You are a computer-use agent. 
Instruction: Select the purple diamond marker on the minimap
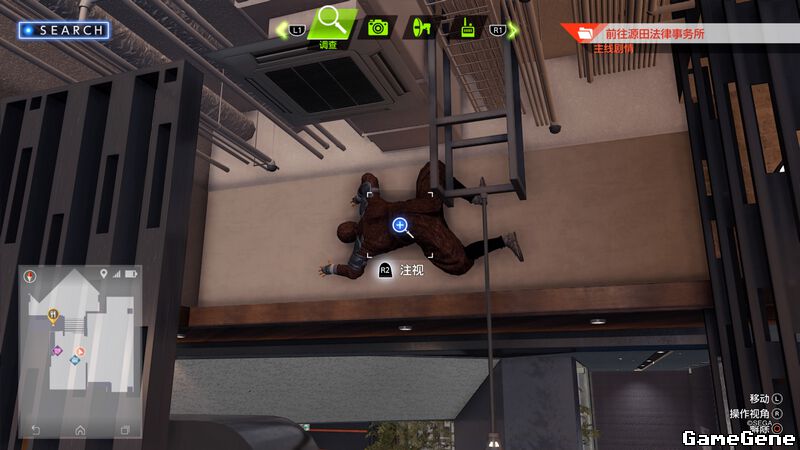click(57, 351)
